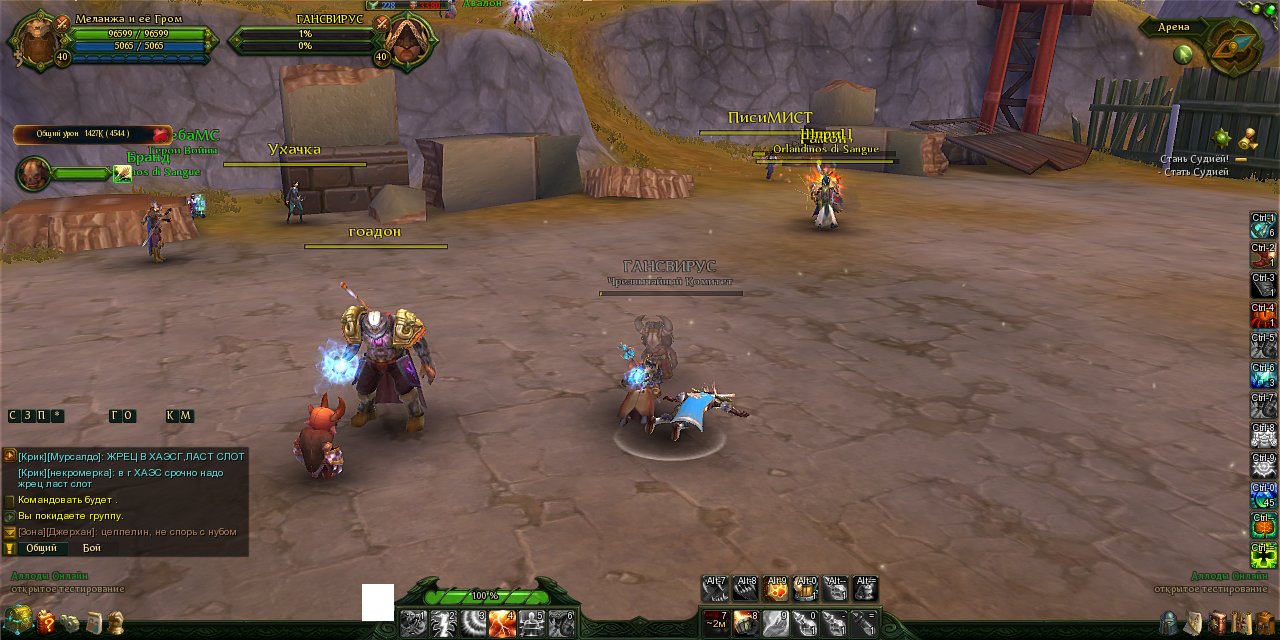Activate the lightning bolt ability in slot 2
The width and height of the screenshot is (1280, 640).
(x=444, y=623)
